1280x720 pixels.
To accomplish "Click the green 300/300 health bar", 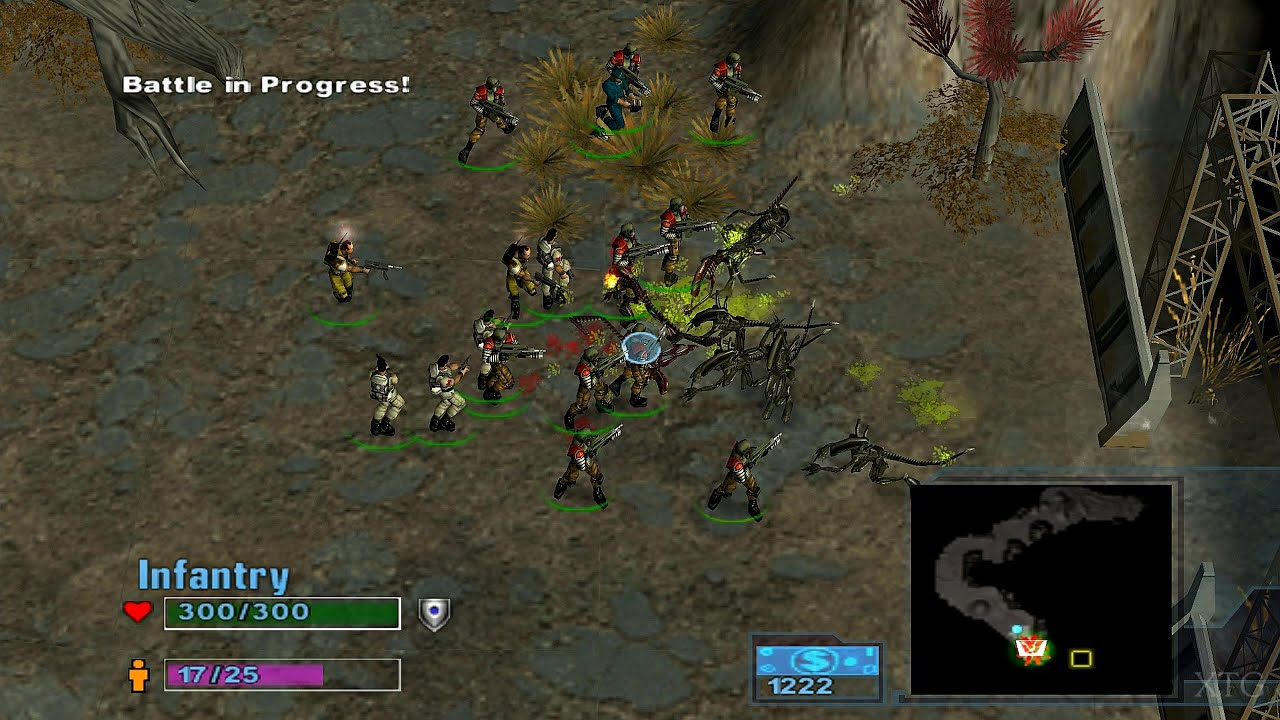I will 283,611.
